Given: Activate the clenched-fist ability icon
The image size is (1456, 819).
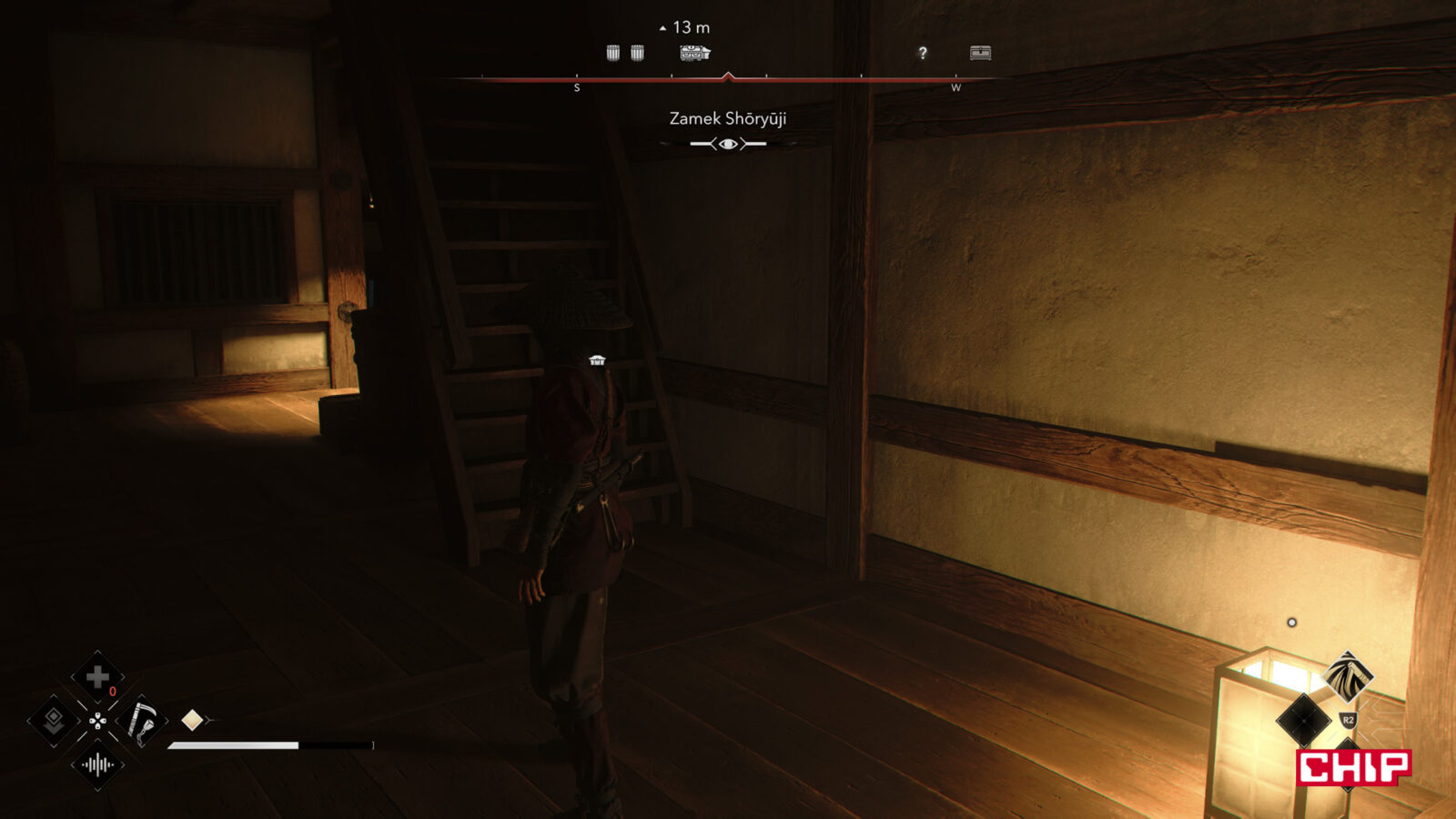Looking at the screenshot, I should pyautogui.click(x=1348, y=675).
